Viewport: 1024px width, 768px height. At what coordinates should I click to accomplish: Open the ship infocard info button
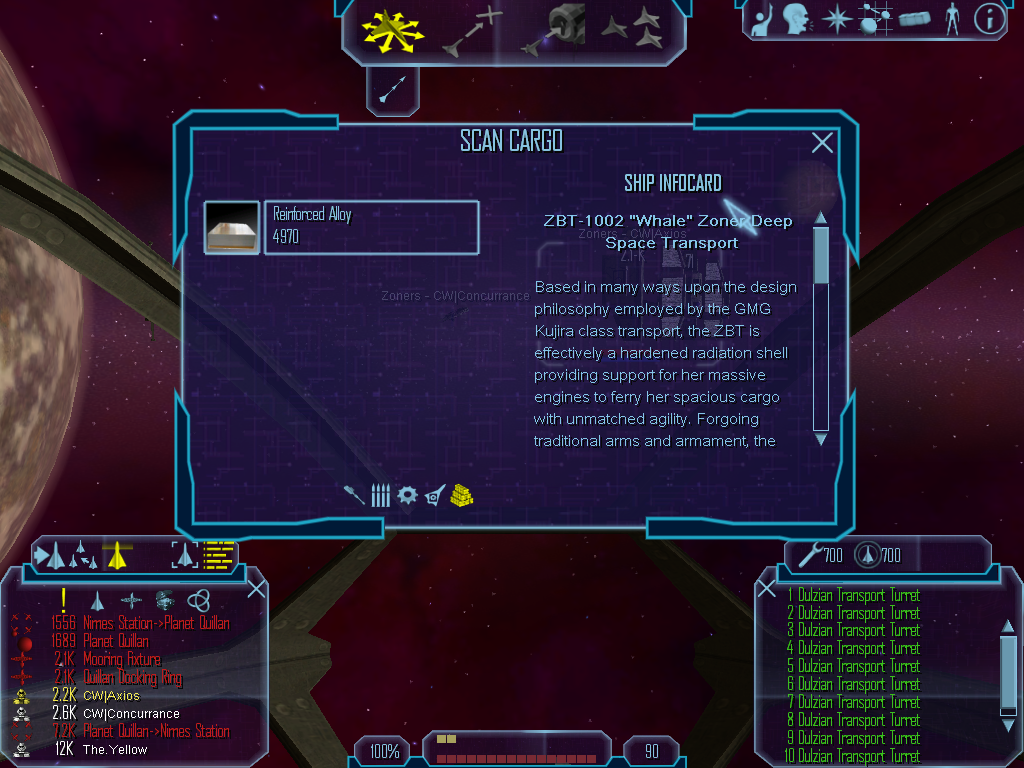(x=989, y=19)
